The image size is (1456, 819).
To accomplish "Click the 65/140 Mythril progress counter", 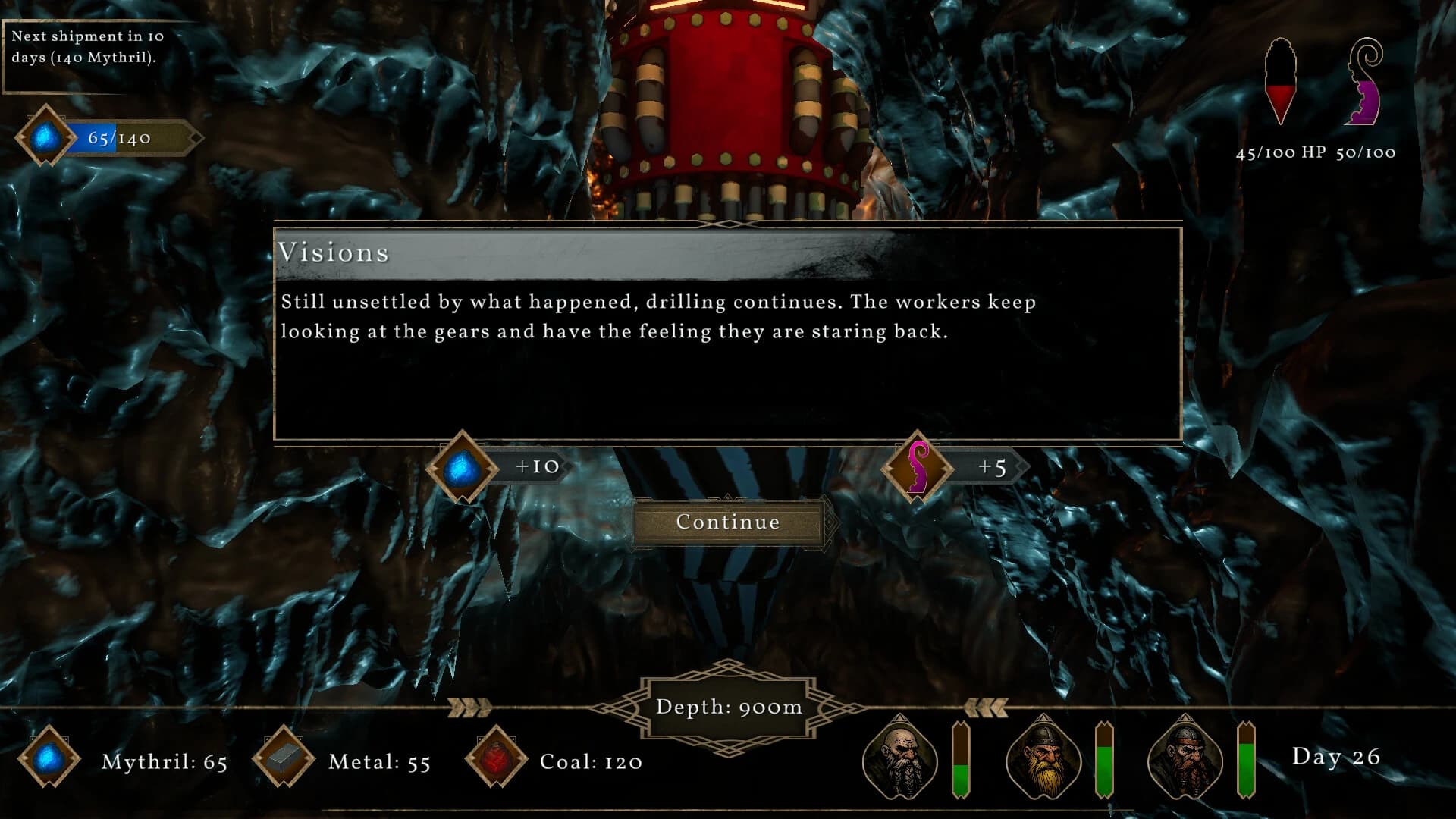I will coord(116,138).
